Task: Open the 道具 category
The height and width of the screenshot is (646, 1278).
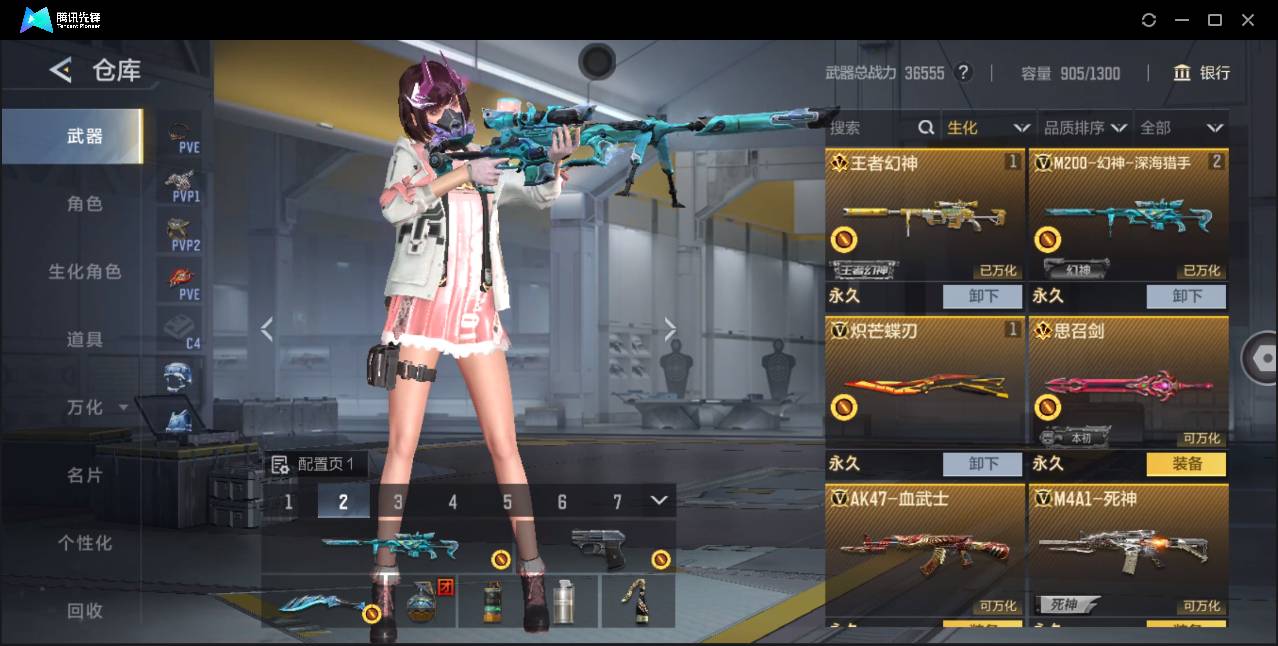Action: tap(85, 340)
